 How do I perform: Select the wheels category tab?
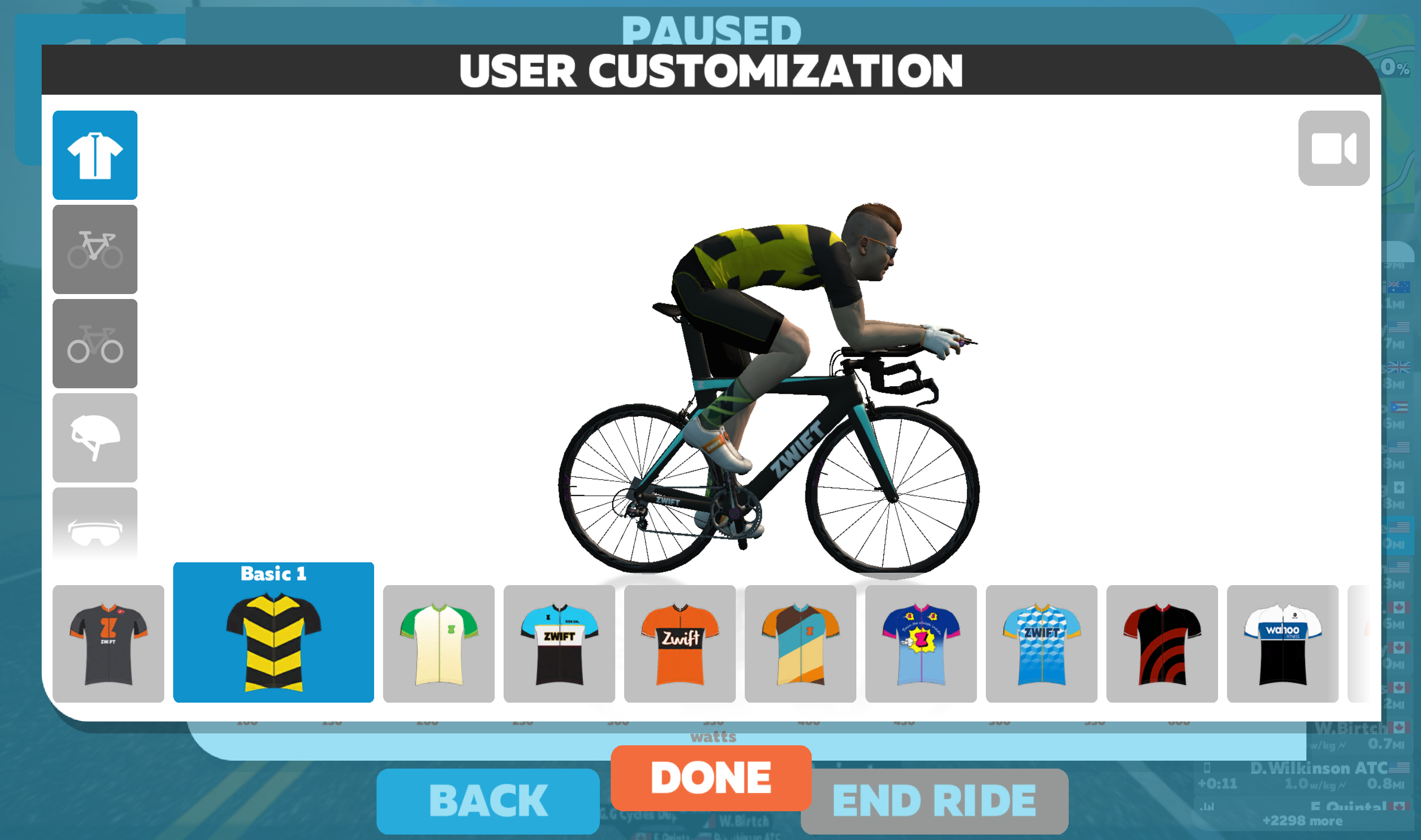click(95, 344)
